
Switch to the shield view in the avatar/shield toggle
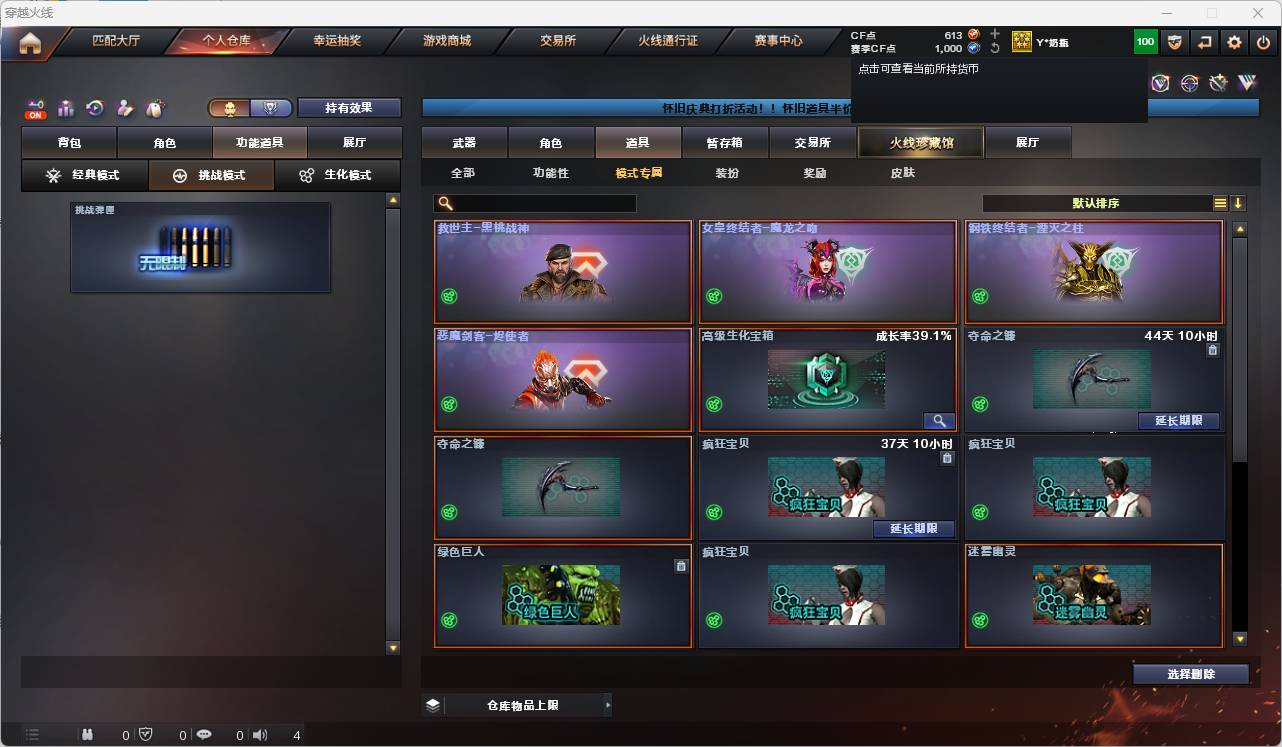[x=272, y=107]
